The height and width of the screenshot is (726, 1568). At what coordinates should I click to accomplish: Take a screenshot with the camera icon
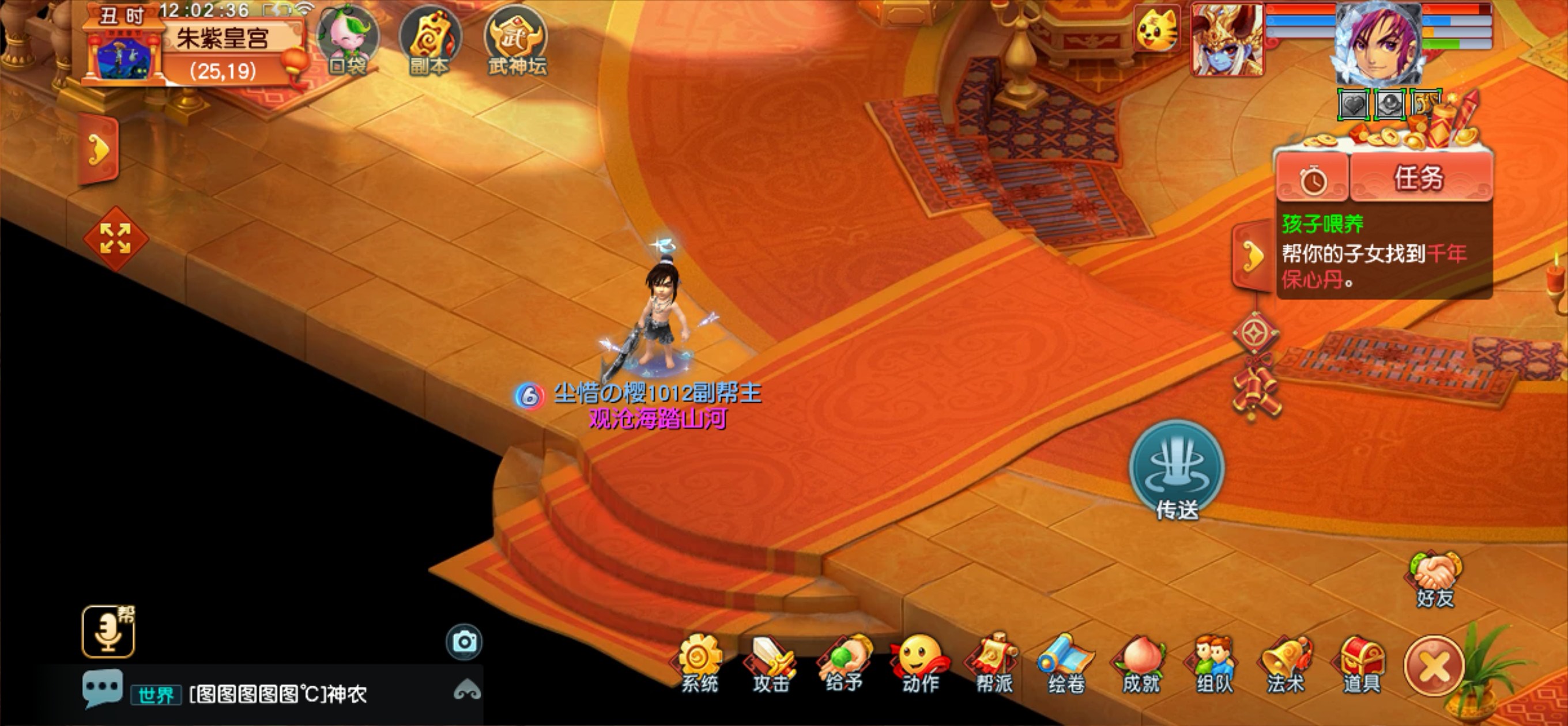pyautogui.click(x=465, y=642)
